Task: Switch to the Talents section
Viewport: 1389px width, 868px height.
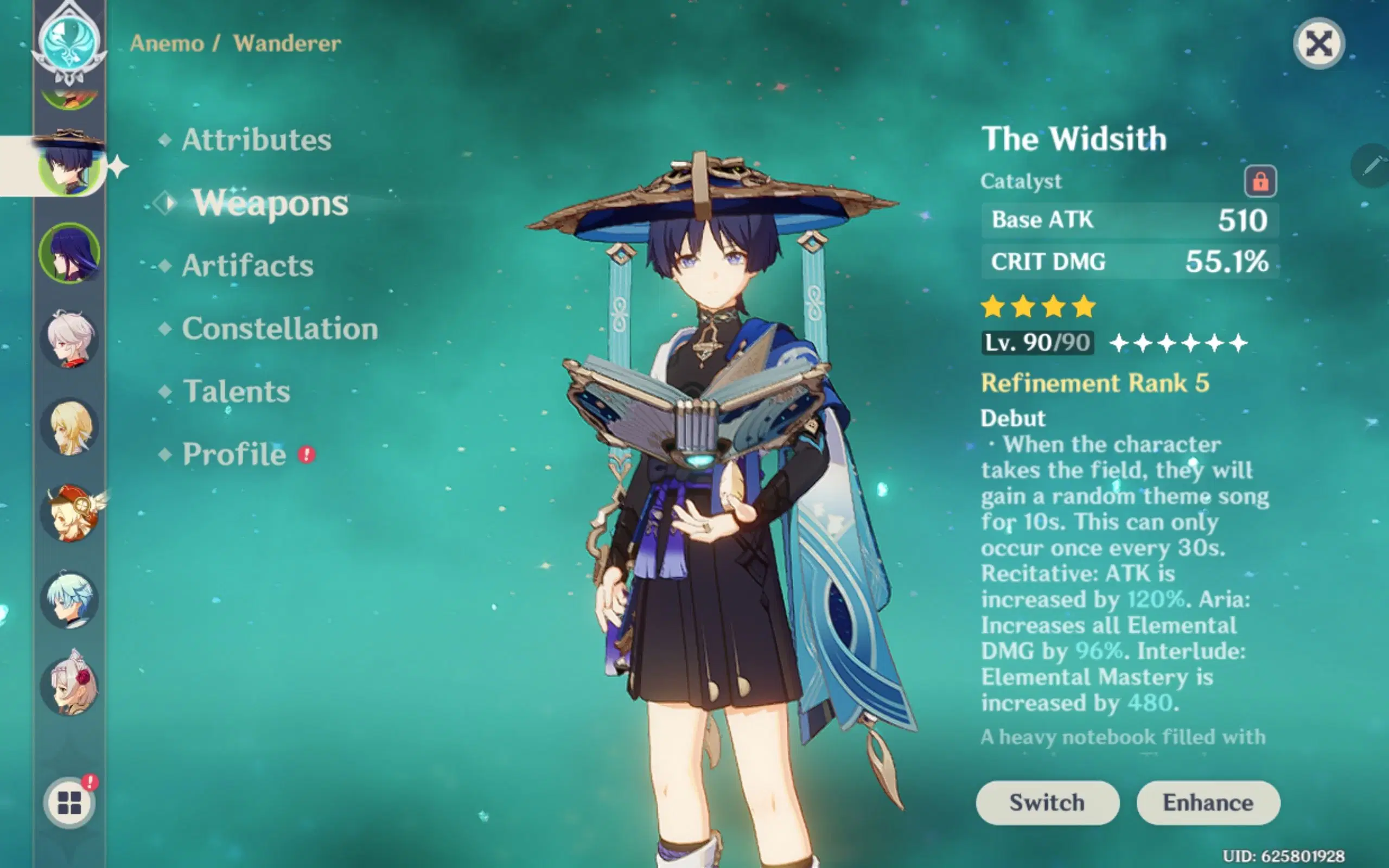Action: tap(235, 392)
